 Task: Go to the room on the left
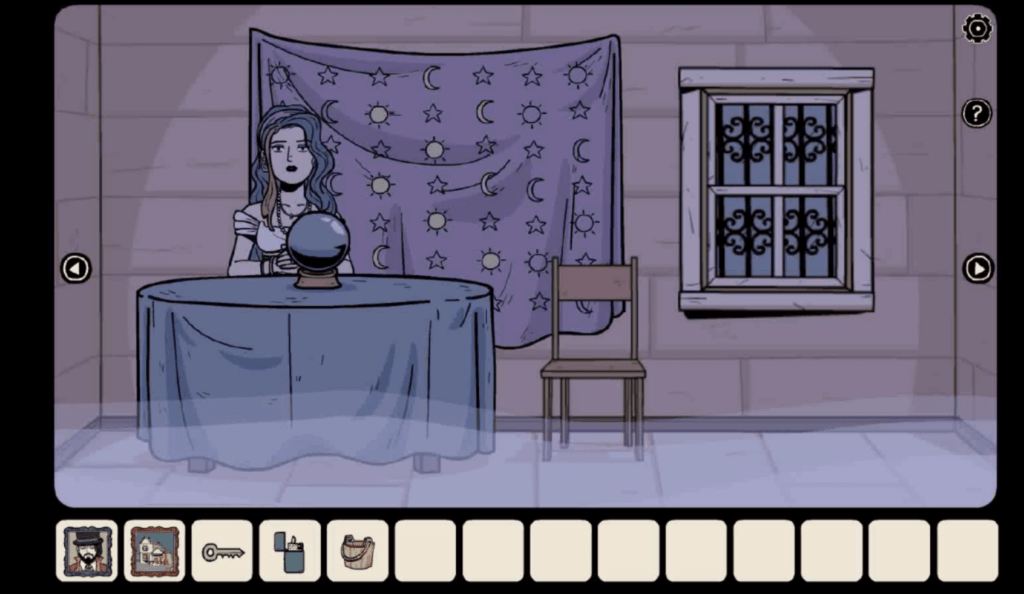tap(76, 268)
